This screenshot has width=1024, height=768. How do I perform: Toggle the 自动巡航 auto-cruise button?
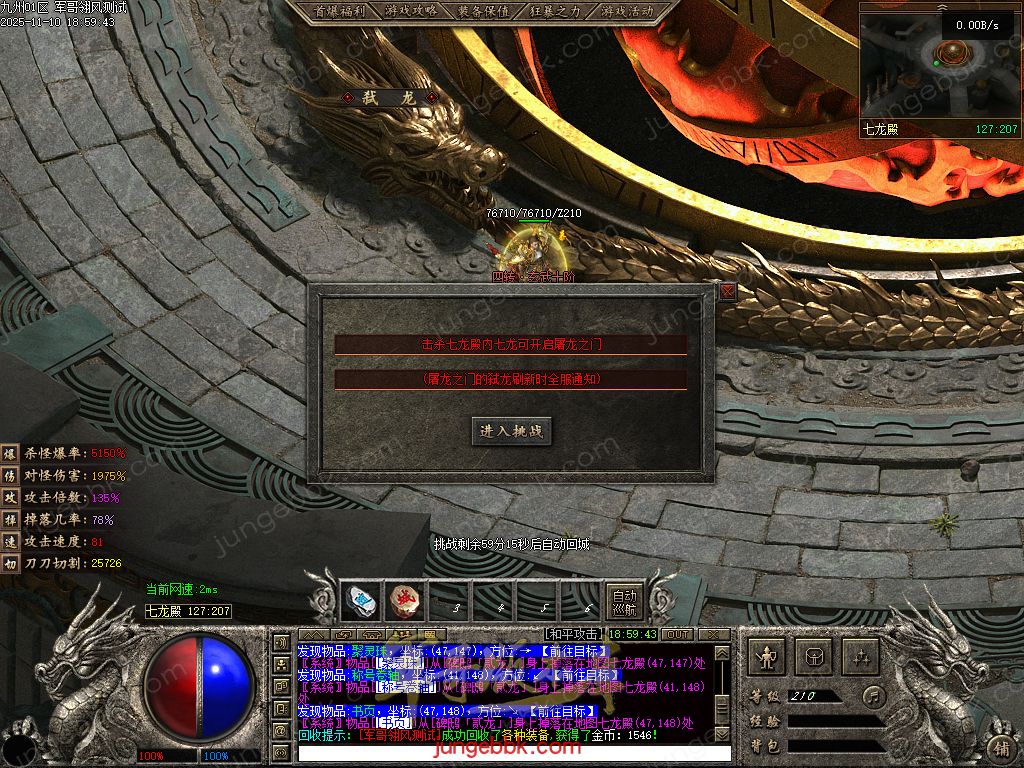click(624, 600)
